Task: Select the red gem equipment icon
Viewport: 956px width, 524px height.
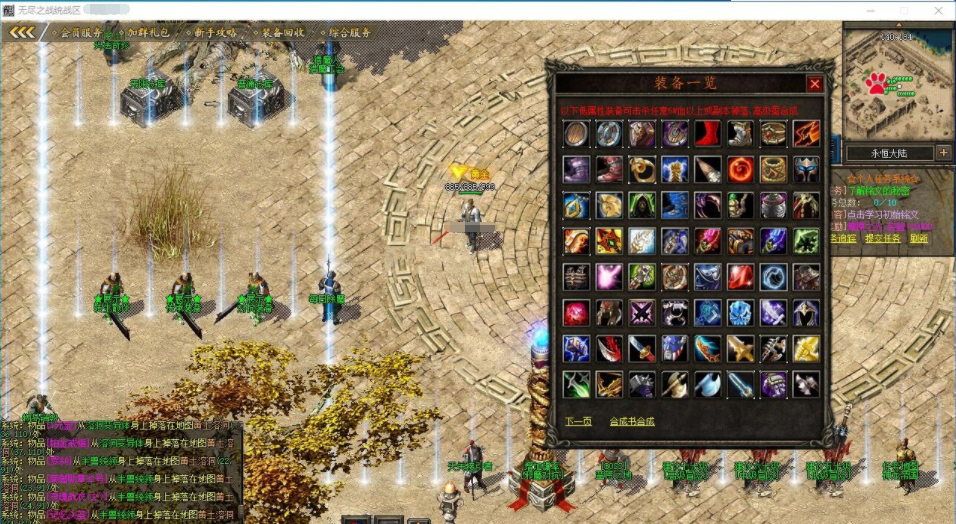Action: (740, 277)
